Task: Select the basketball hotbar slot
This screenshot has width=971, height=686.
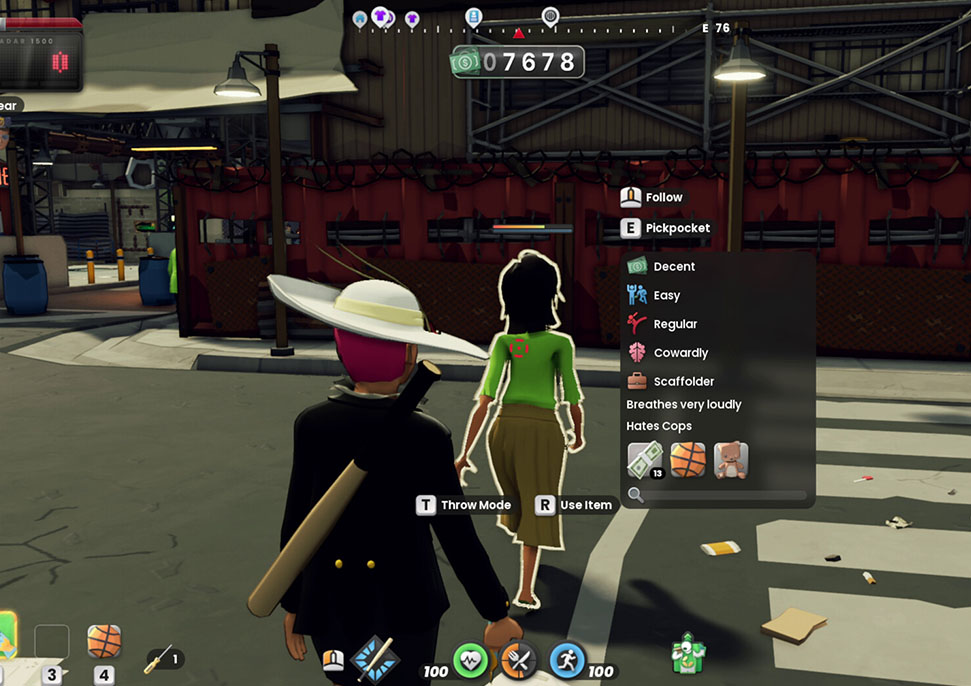Action: pos(104,641)
